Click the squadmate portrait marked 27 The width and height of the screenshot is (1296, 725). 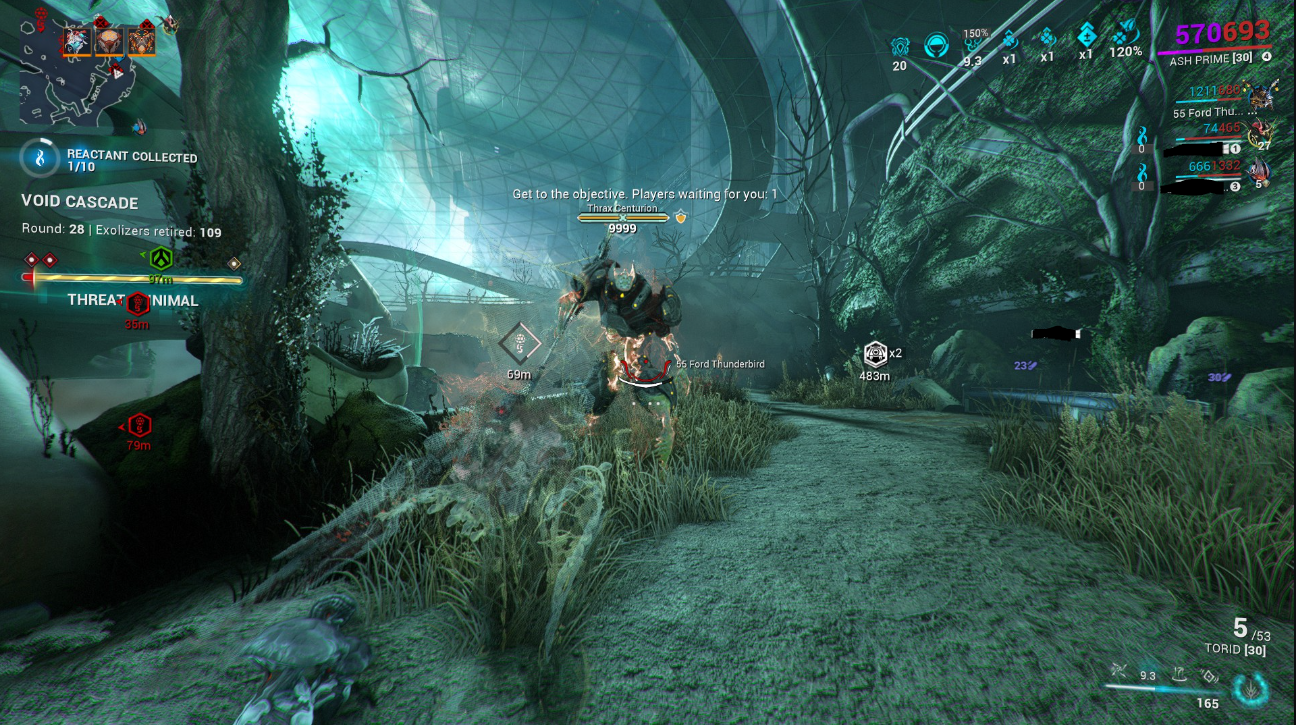click(x=1259, y=131)
